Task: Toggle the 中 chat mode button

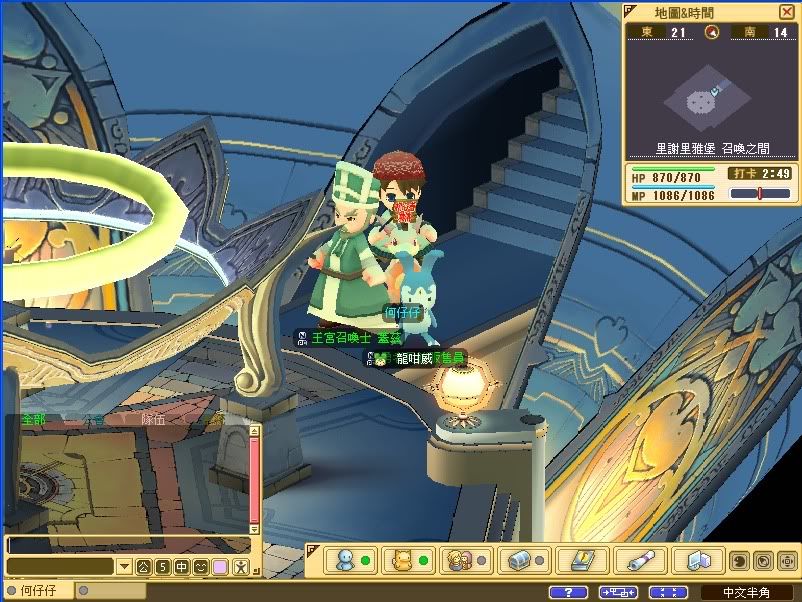Action: (x=182, y=567)
